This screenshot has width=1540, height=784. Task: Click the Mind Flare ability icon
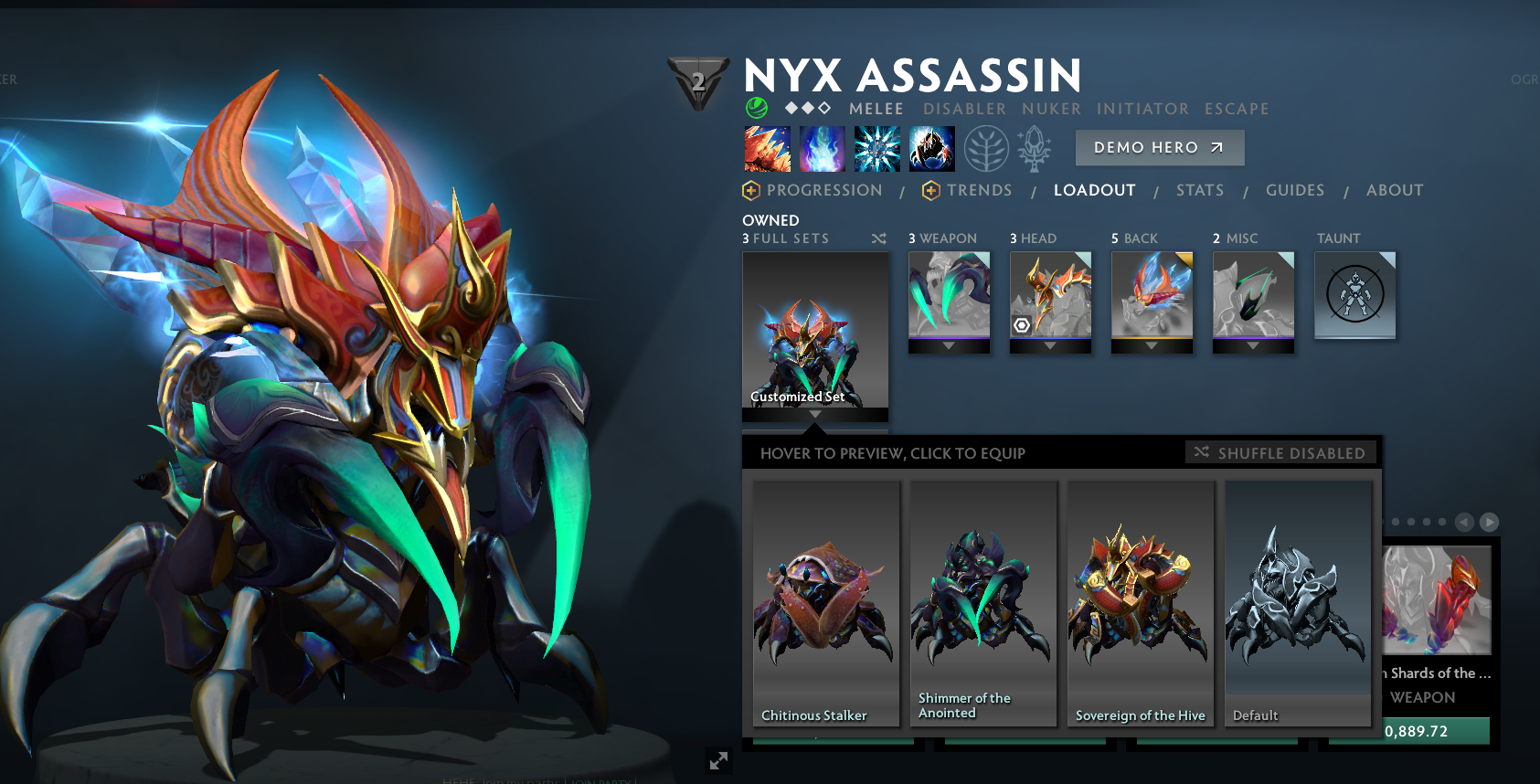click(x=822, y=148)
